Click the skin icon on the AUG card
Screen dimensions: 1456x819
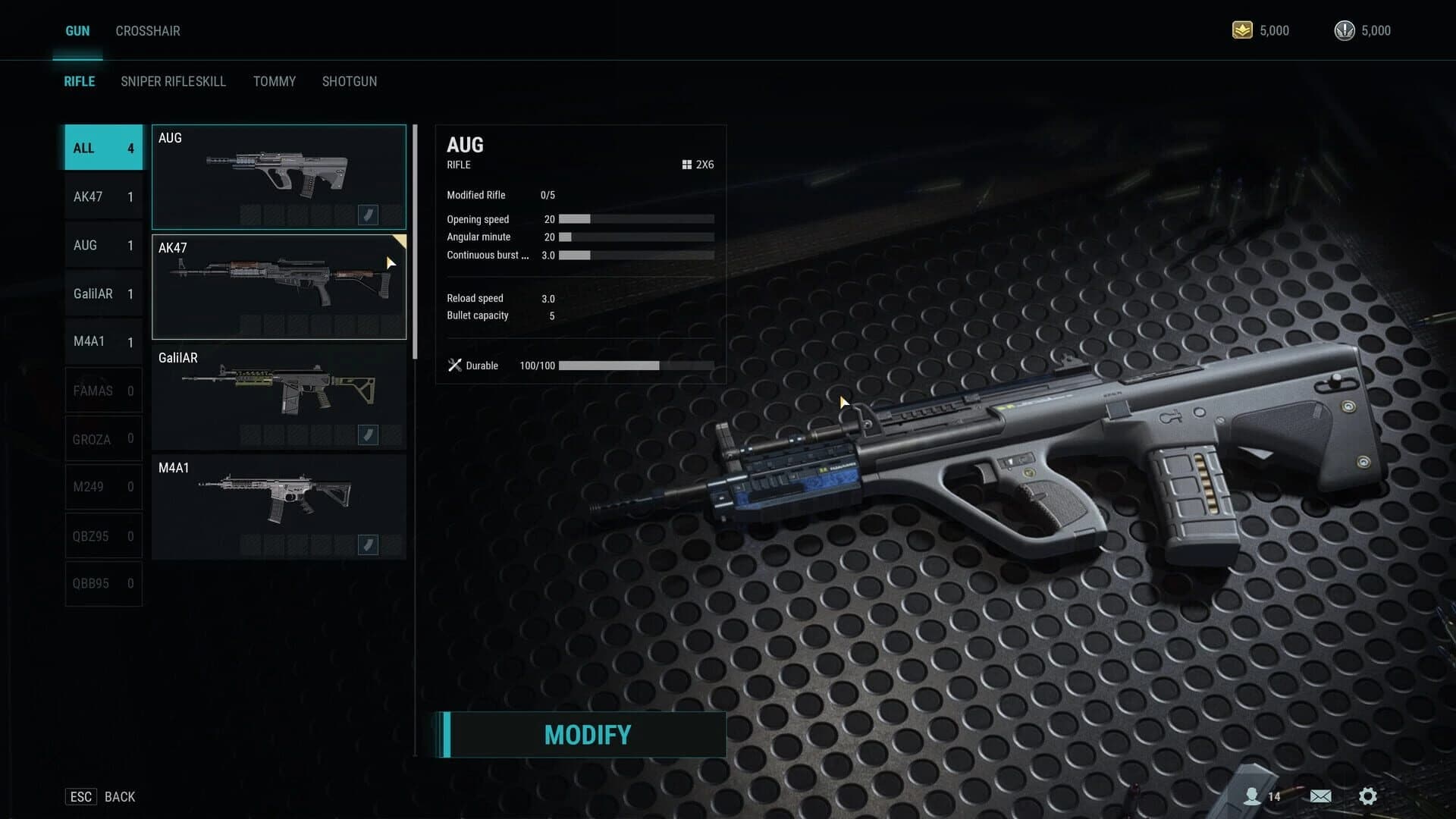pyautogui.click(x=369, y=215)
